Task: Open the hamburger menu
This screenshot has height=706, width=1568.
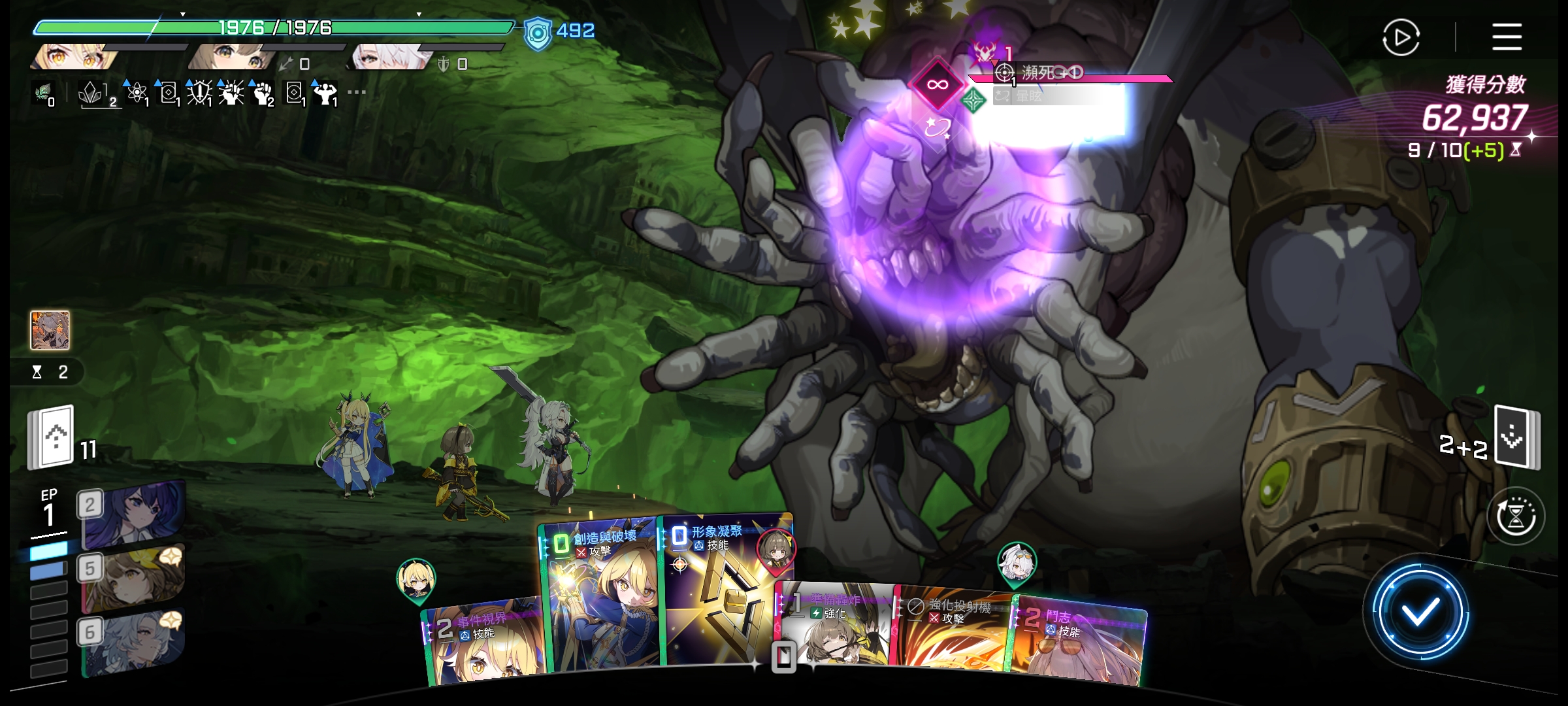Action: [x=1507, y=37]
